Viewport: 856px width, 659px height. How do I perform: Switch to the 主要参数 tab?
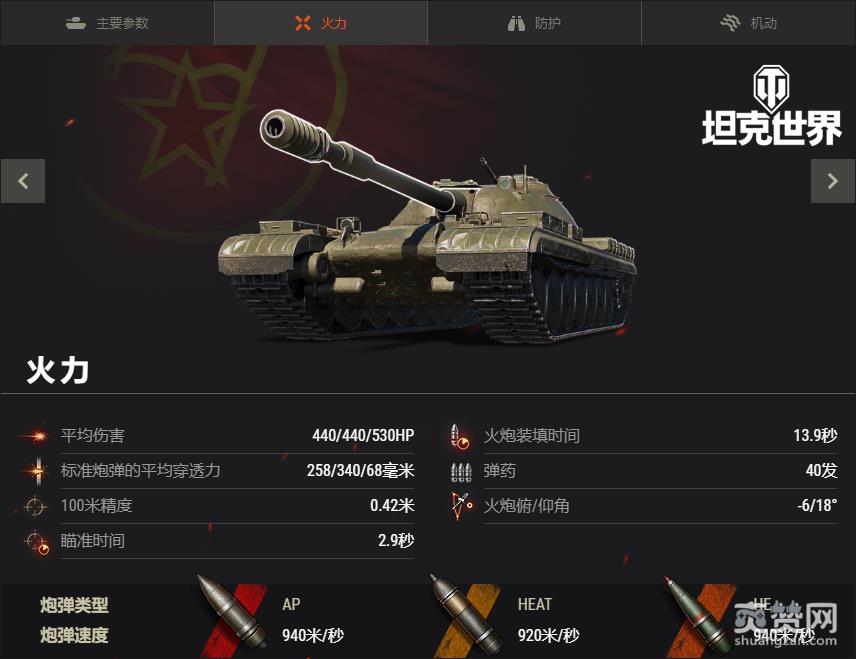click(x=107, y=23)
